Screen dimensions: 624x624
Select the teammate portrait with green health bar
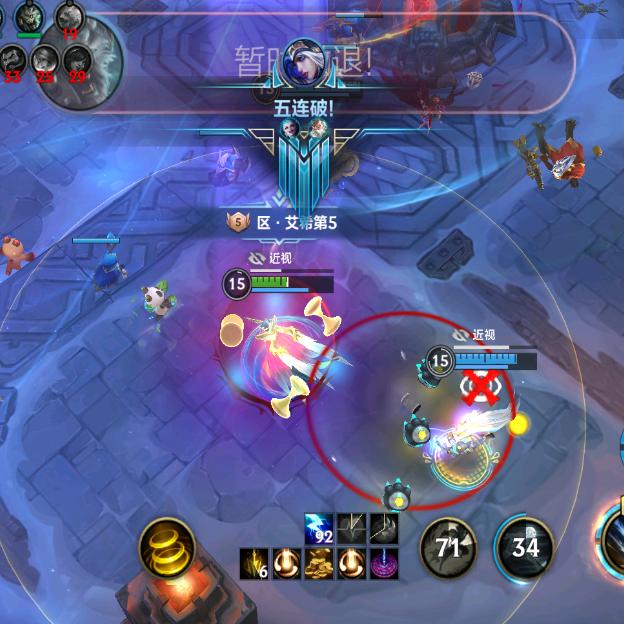click(28, 17)
